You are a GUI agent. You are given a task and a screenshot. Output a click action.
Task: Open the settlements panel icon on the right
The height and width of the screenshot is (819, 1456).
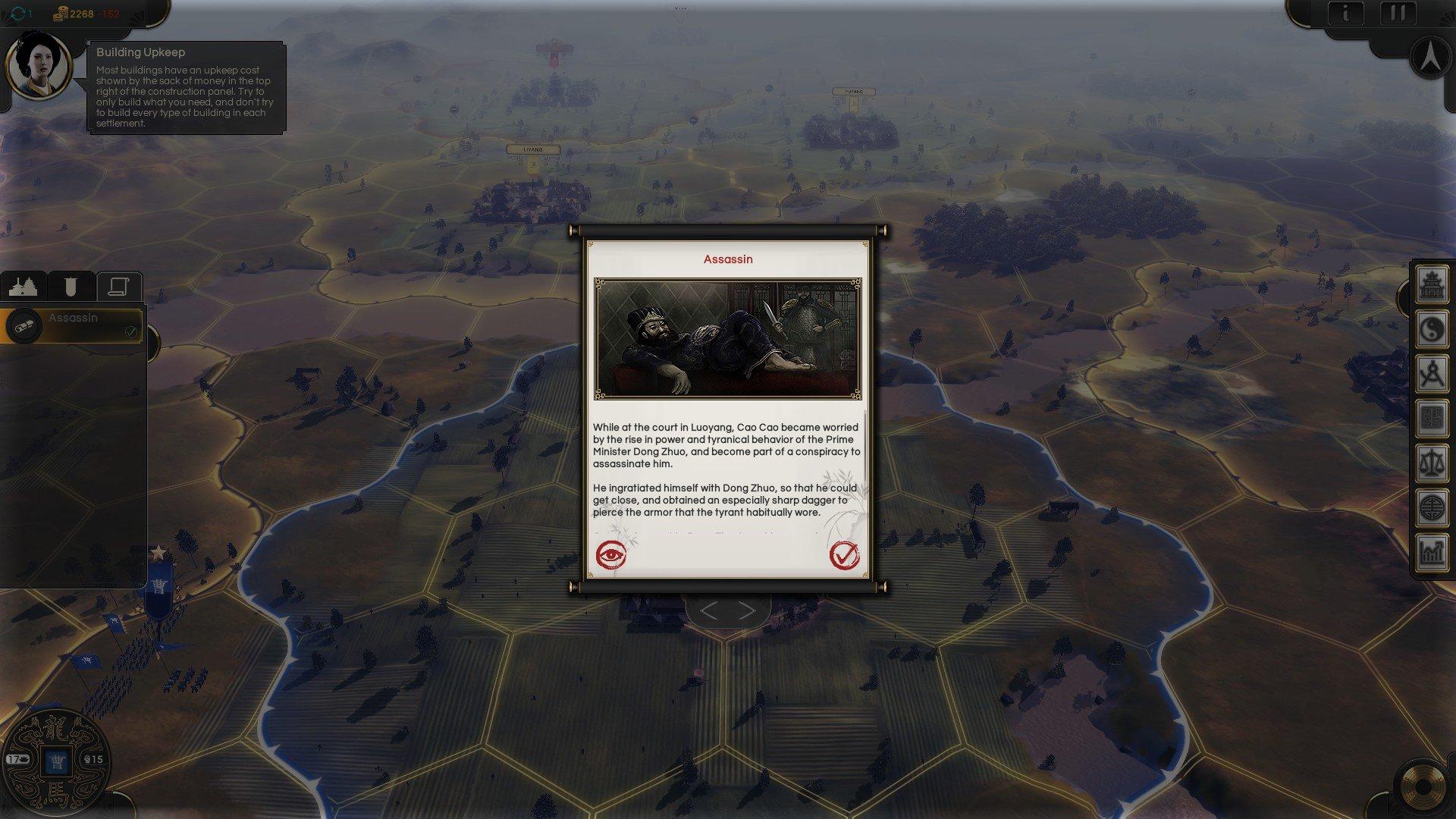coord(1432,287)
